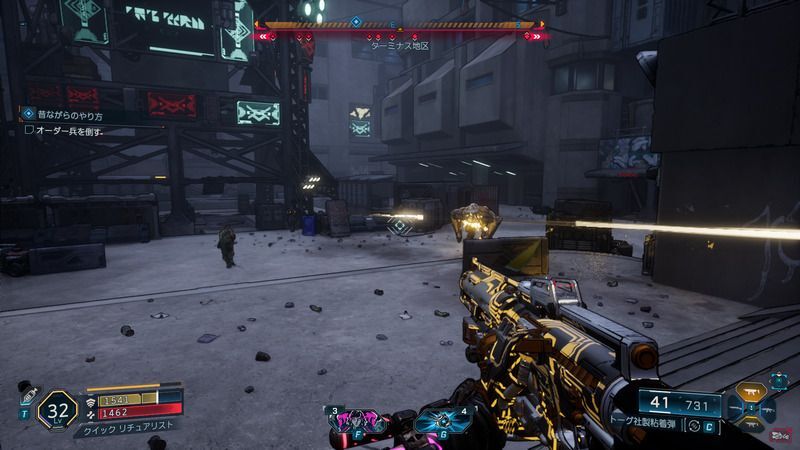Click the level 32 character badge

pos(58,409)
